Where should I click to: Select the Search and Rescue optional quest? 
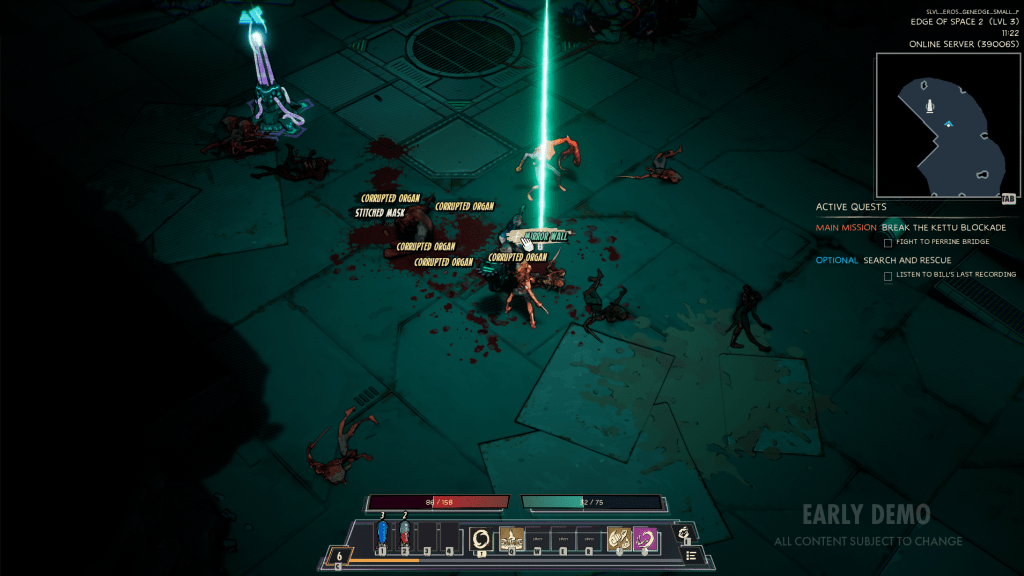tap(907, 260)
